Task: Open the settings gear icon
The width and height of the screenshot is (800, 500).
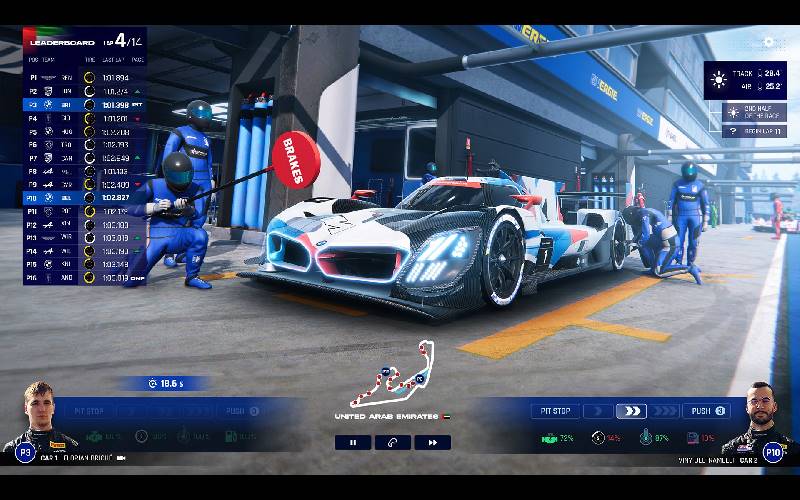Action: tap(769, 42)
